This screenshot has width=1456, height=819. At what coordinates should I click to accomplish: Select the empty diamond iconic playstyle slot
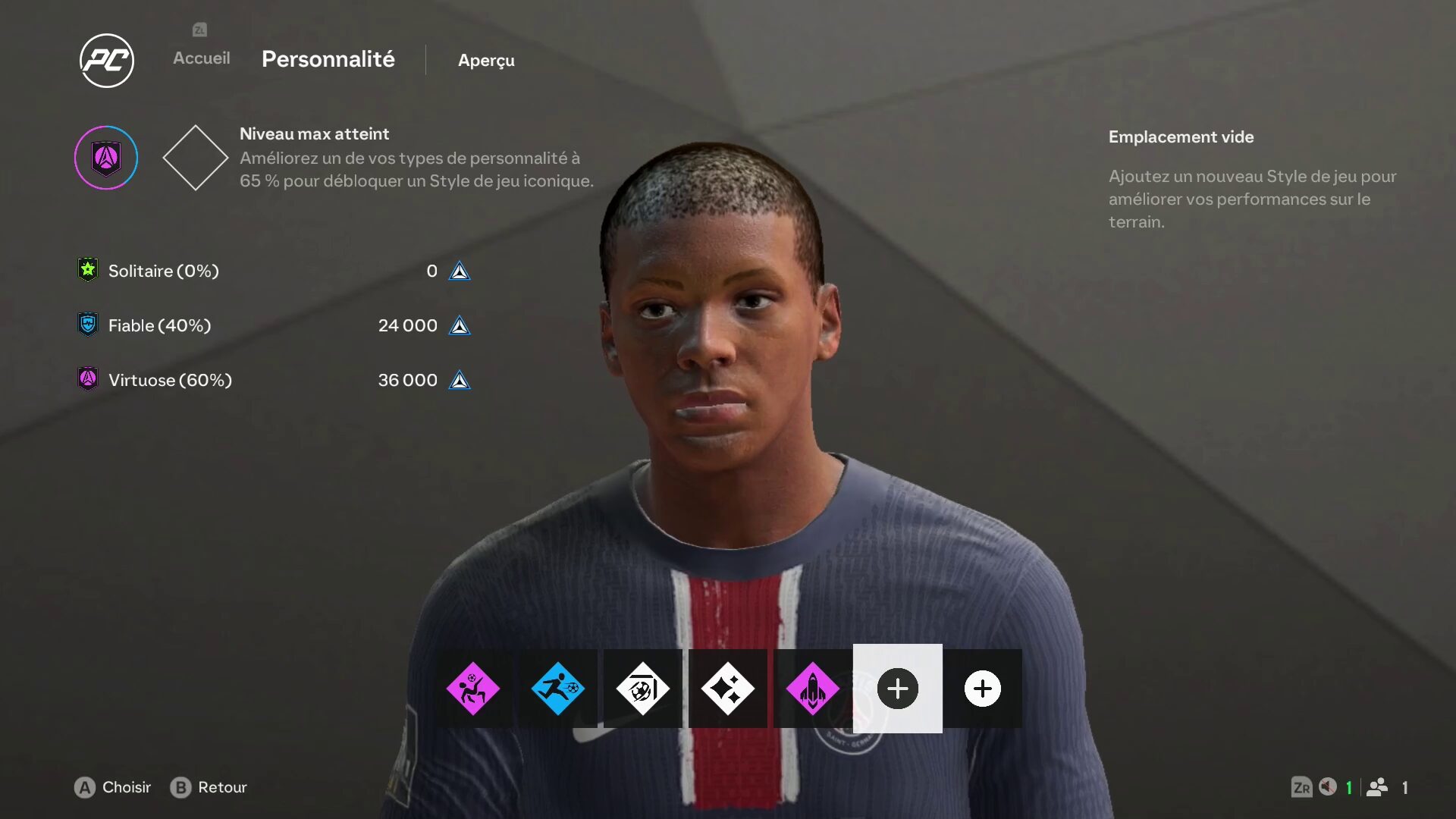(195, 158)
